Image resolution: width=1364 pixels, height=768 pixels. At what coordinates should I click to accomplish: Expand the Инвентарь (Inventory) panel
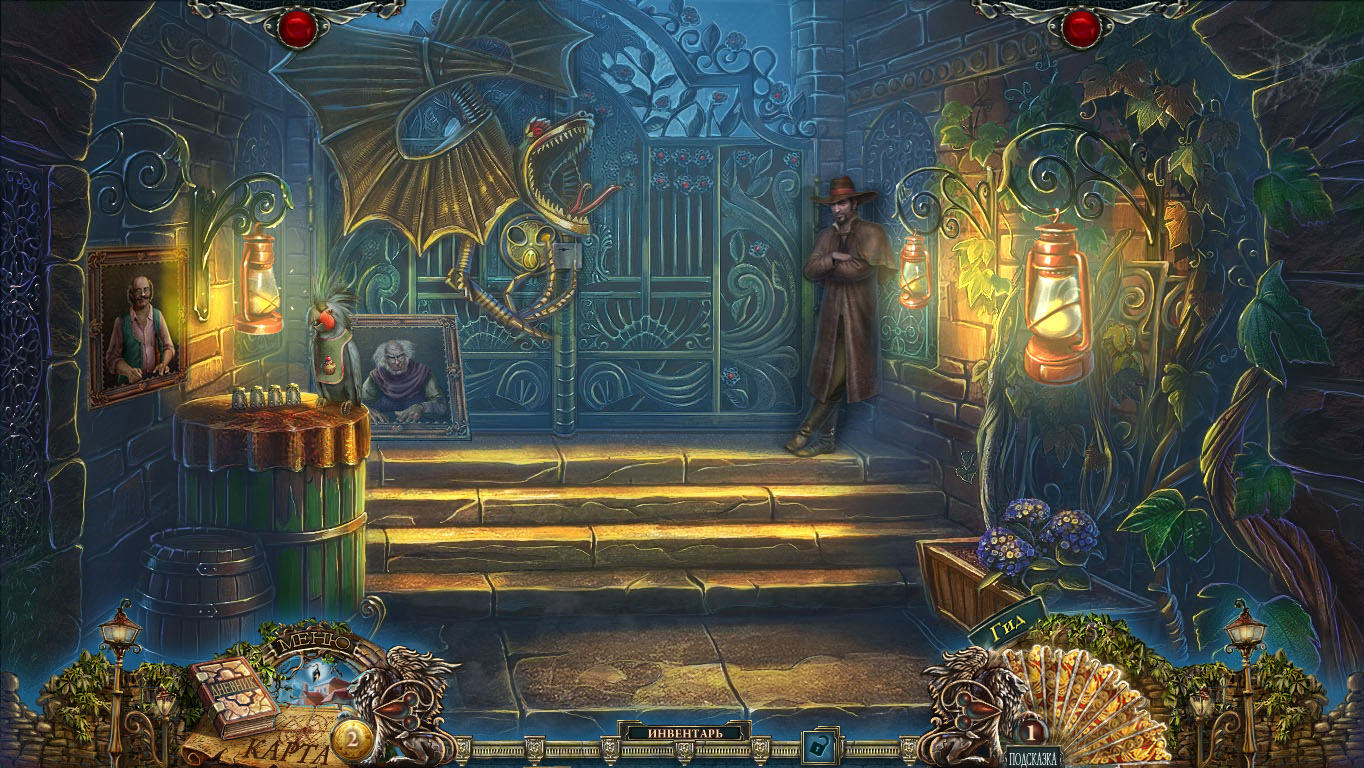pyautogui.click(x=684, y=732)
